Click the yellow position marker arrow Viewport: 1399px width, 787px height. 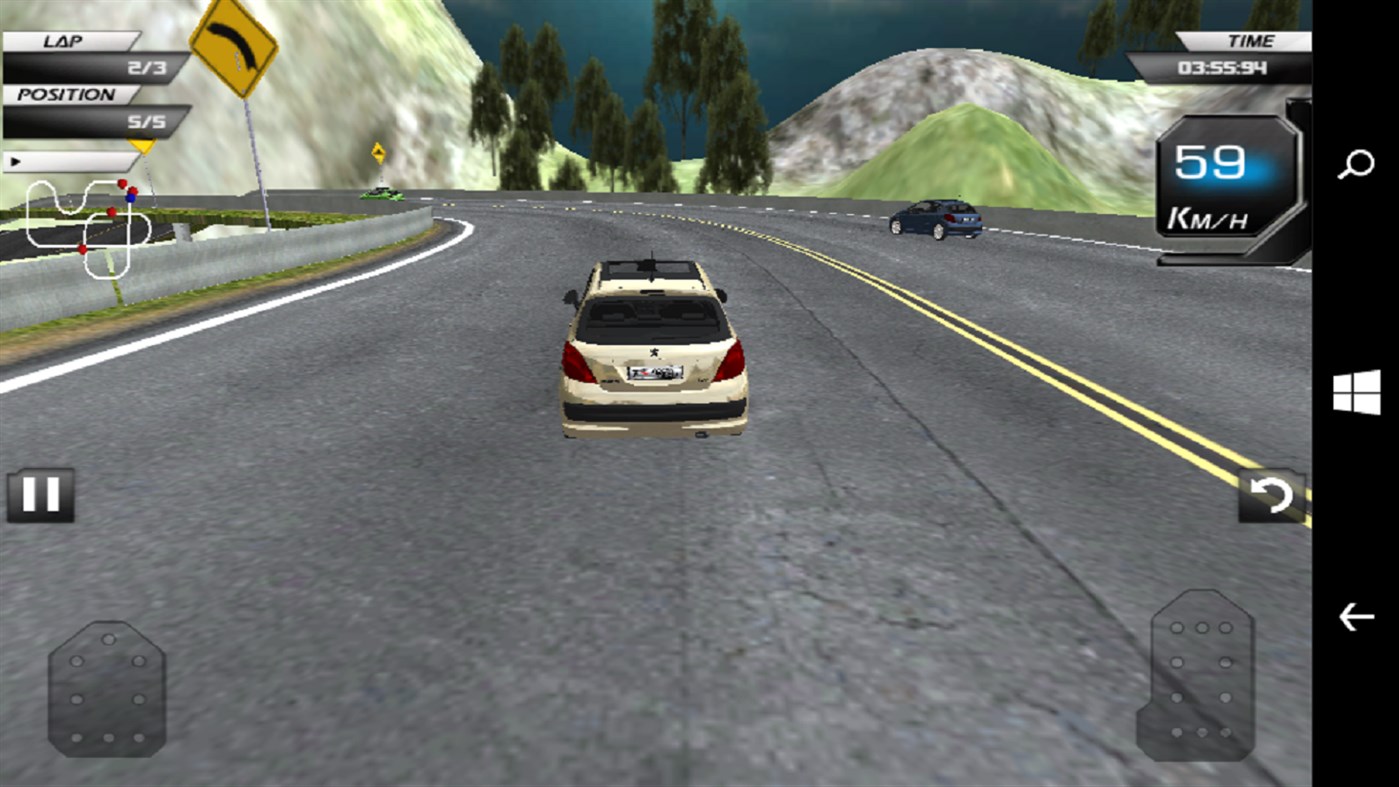click(143, 147)
